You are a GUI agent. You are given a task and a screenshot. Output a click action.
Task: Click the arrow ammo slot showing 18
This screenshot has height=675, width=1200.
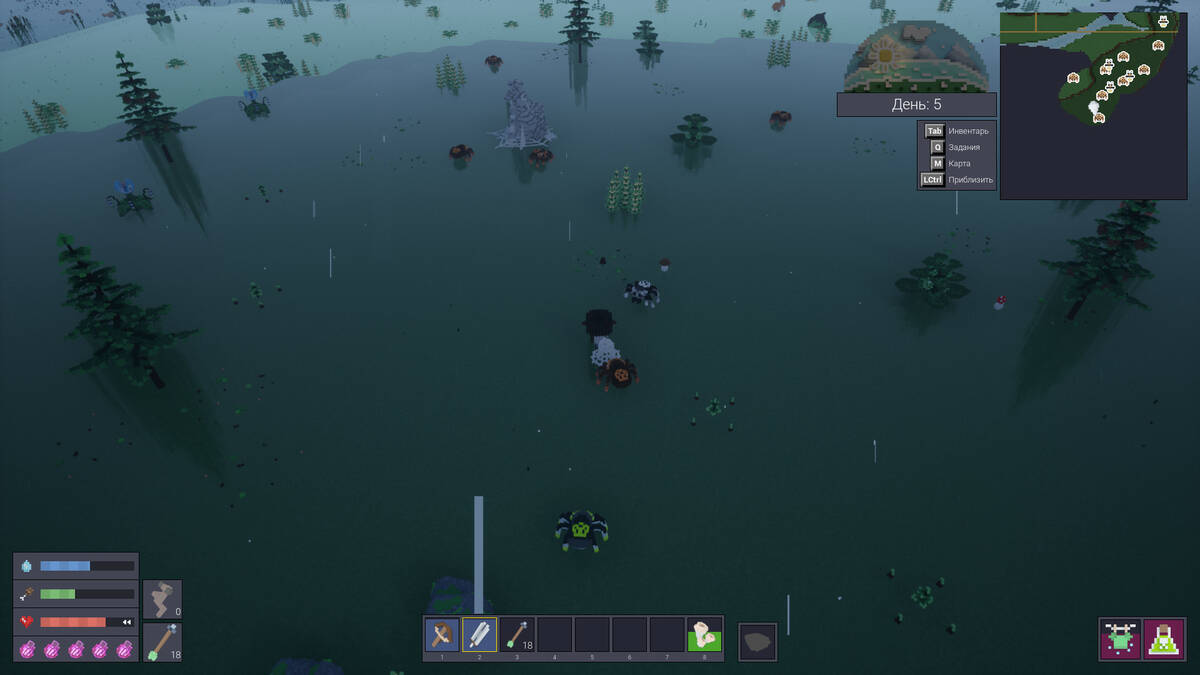click(x=162, y=642)
